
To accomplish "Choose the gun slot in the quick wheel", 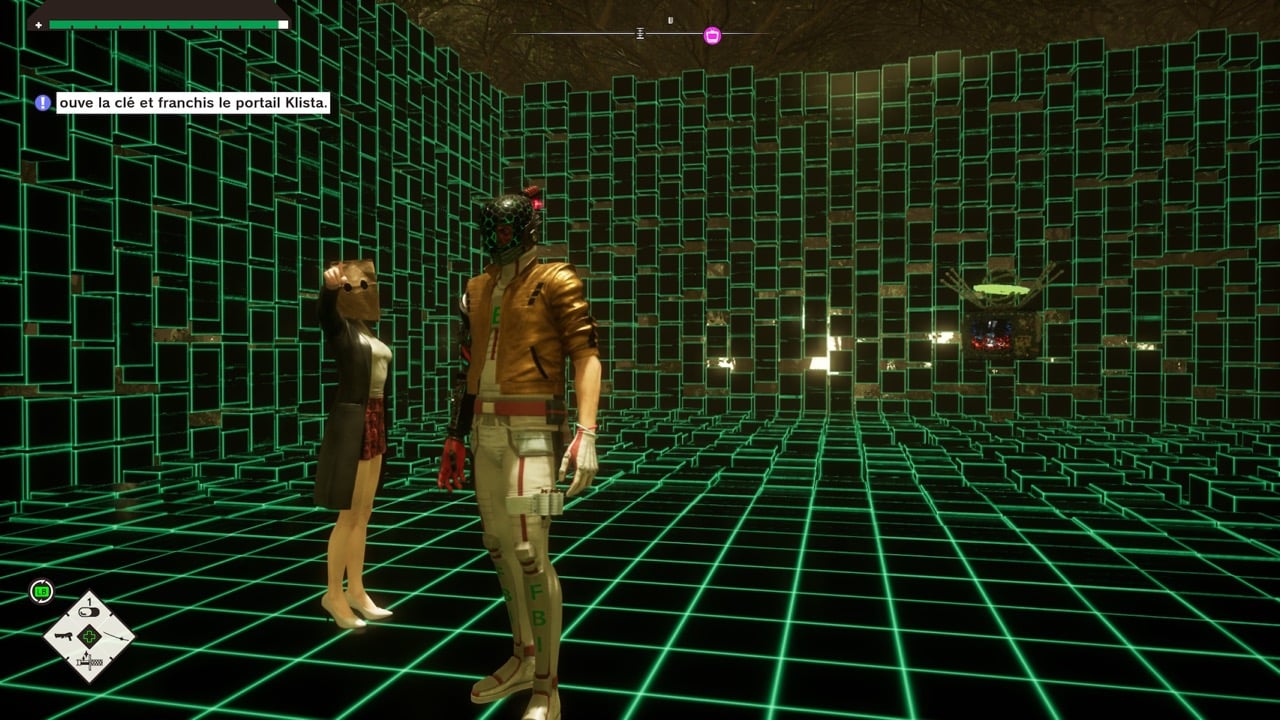I will pos(62,637).
